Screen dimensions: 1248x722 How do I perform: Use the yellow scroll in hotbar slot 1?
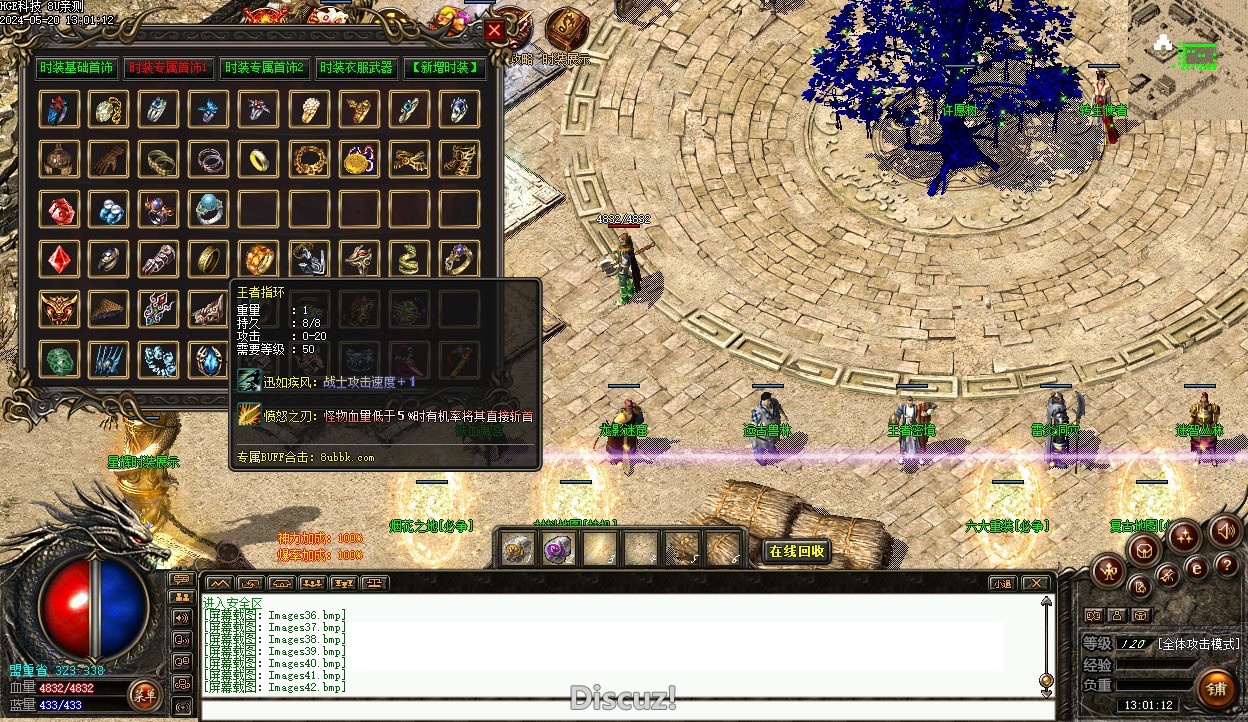tap(517, 548)
